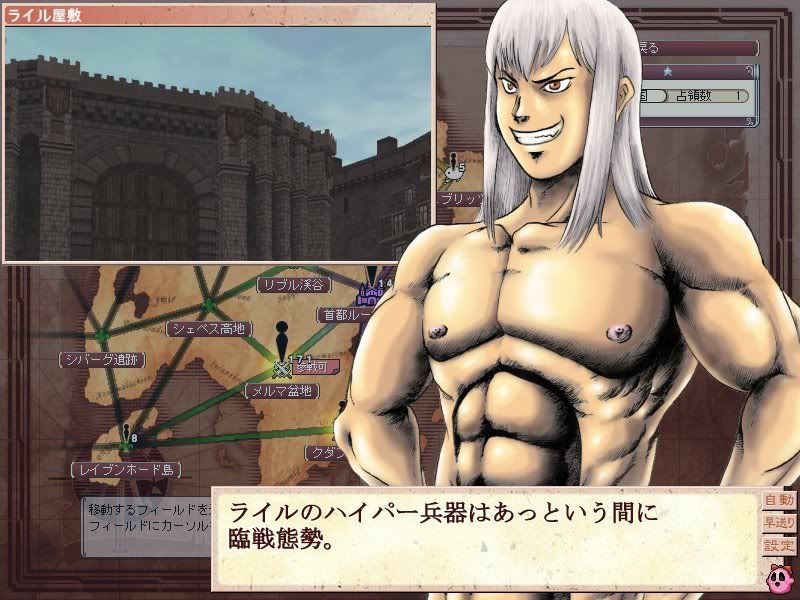This screenshot has width=800, height=600.
Task: Activate the 早送り fast-forward button
Action: point(777,521)
